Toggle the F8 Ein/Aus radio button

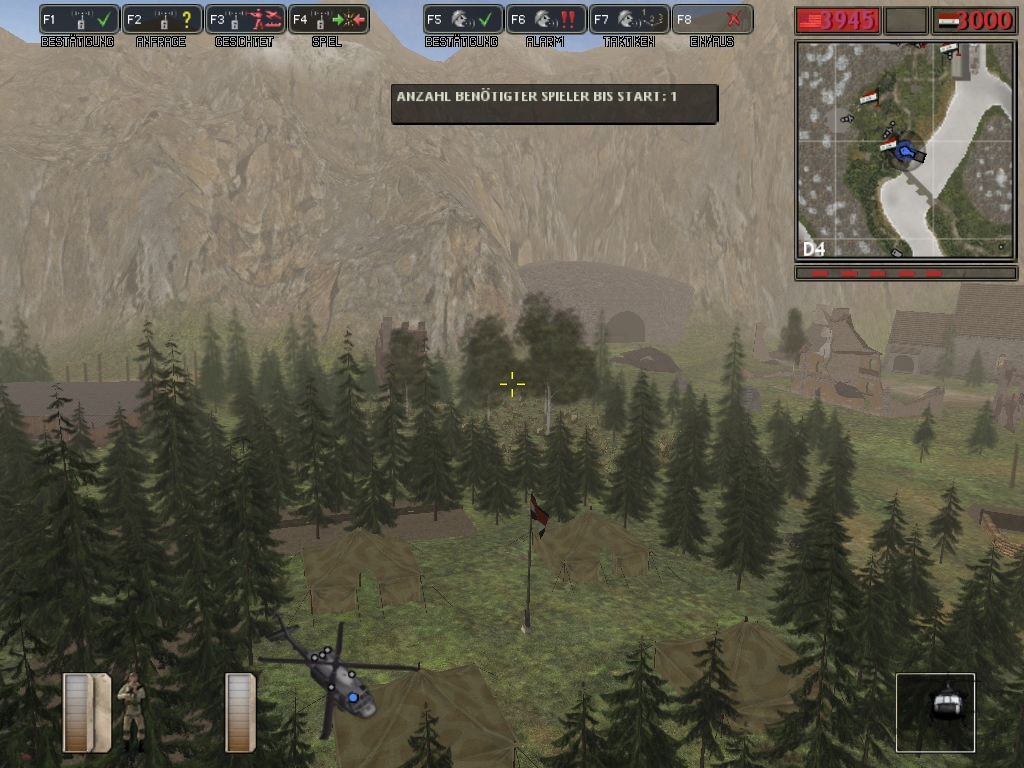click(712, 19)
